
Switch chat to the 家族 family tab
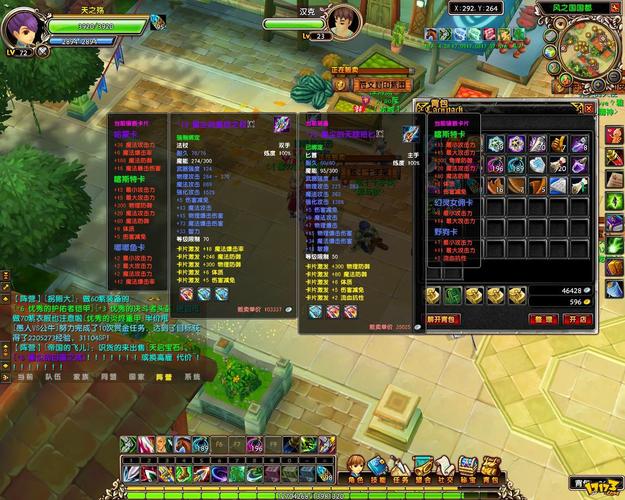(81, 377)
